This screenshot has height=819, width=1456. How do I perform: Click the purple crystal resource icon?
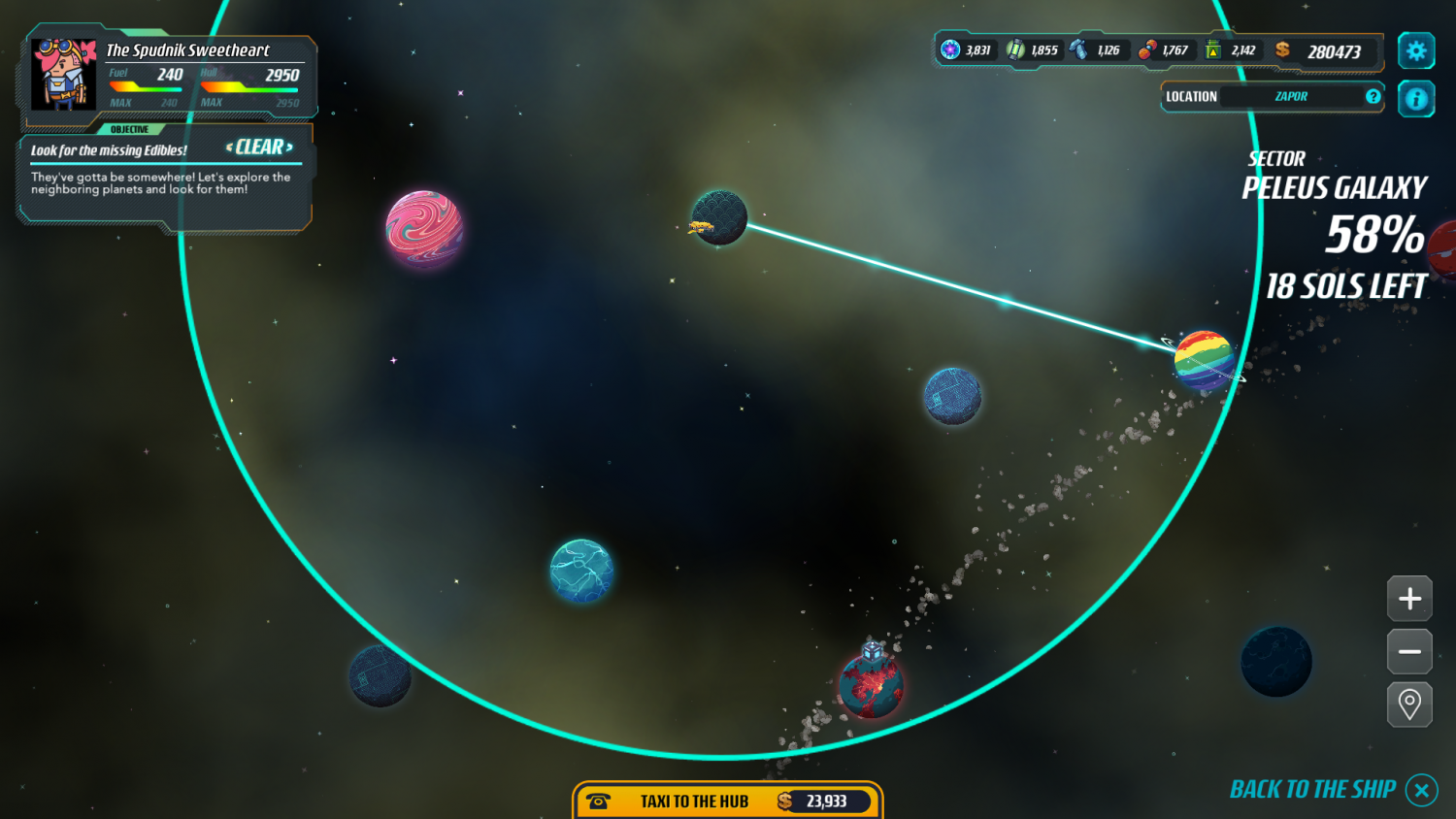pyautogui.click(x=949, y=49)
